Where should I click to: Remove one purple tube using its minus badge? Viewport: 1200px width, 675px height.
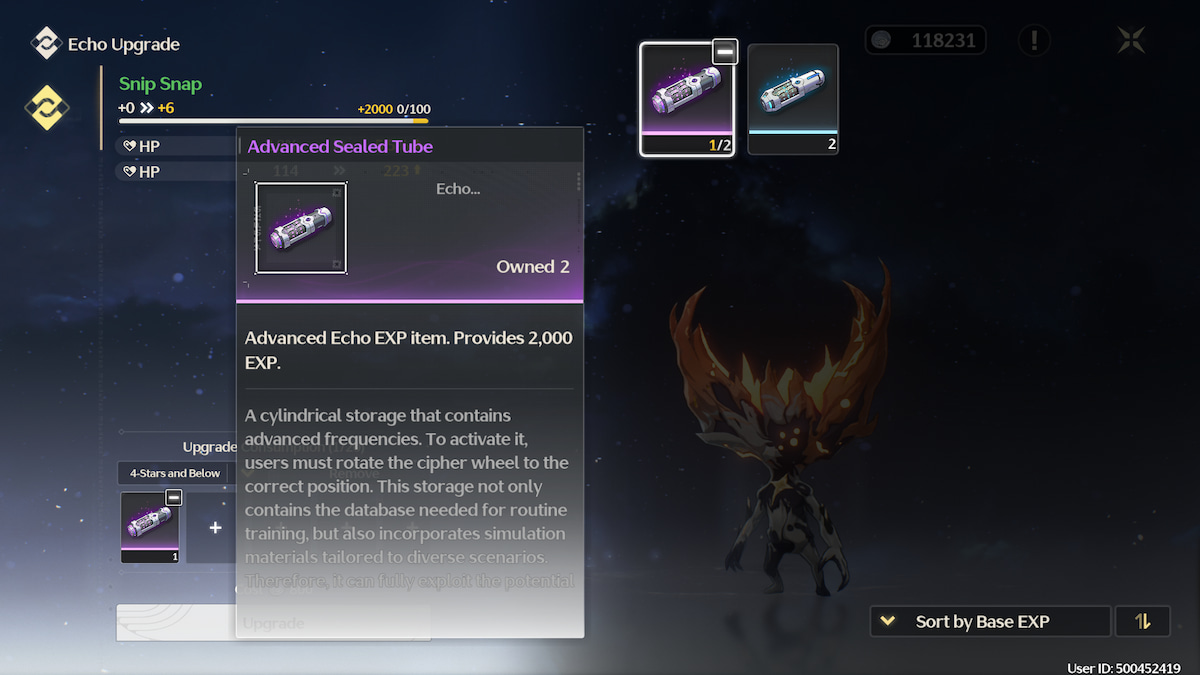coord(725,52)
